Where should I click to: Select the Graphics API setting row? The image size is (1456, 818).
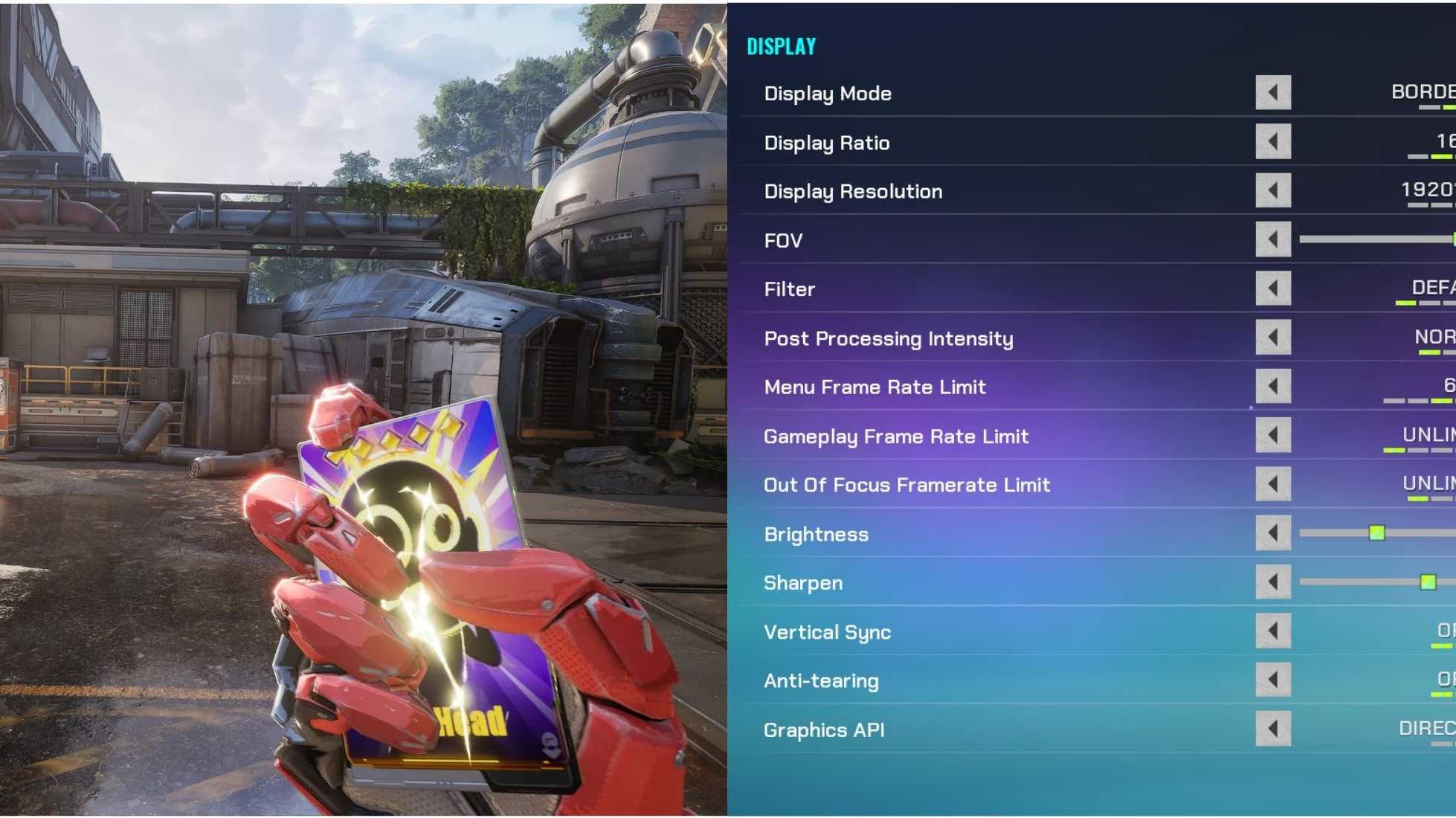(825, 730)
